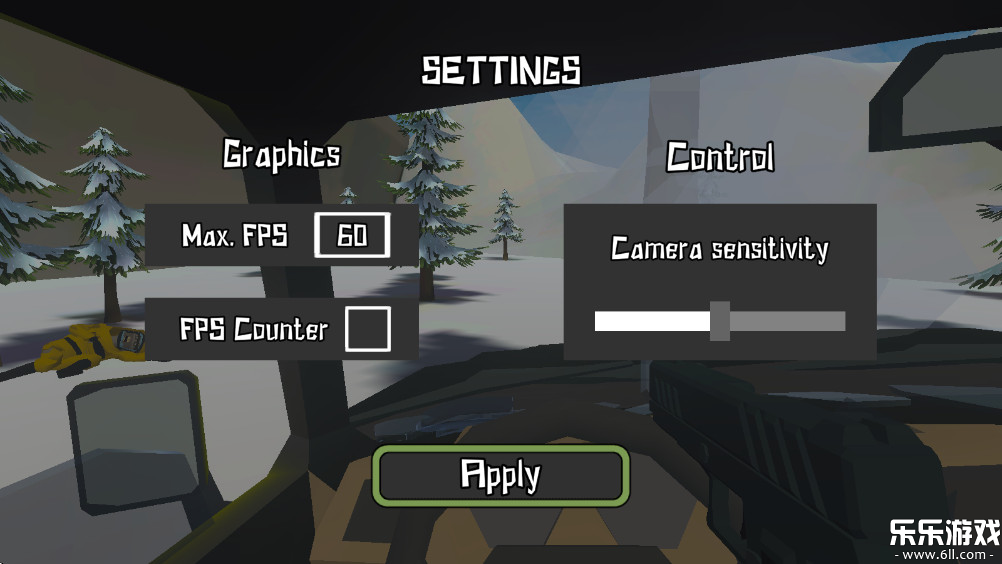Click the Camera sensitivity slider handle
1002x564 pixels.
(720, 321)
